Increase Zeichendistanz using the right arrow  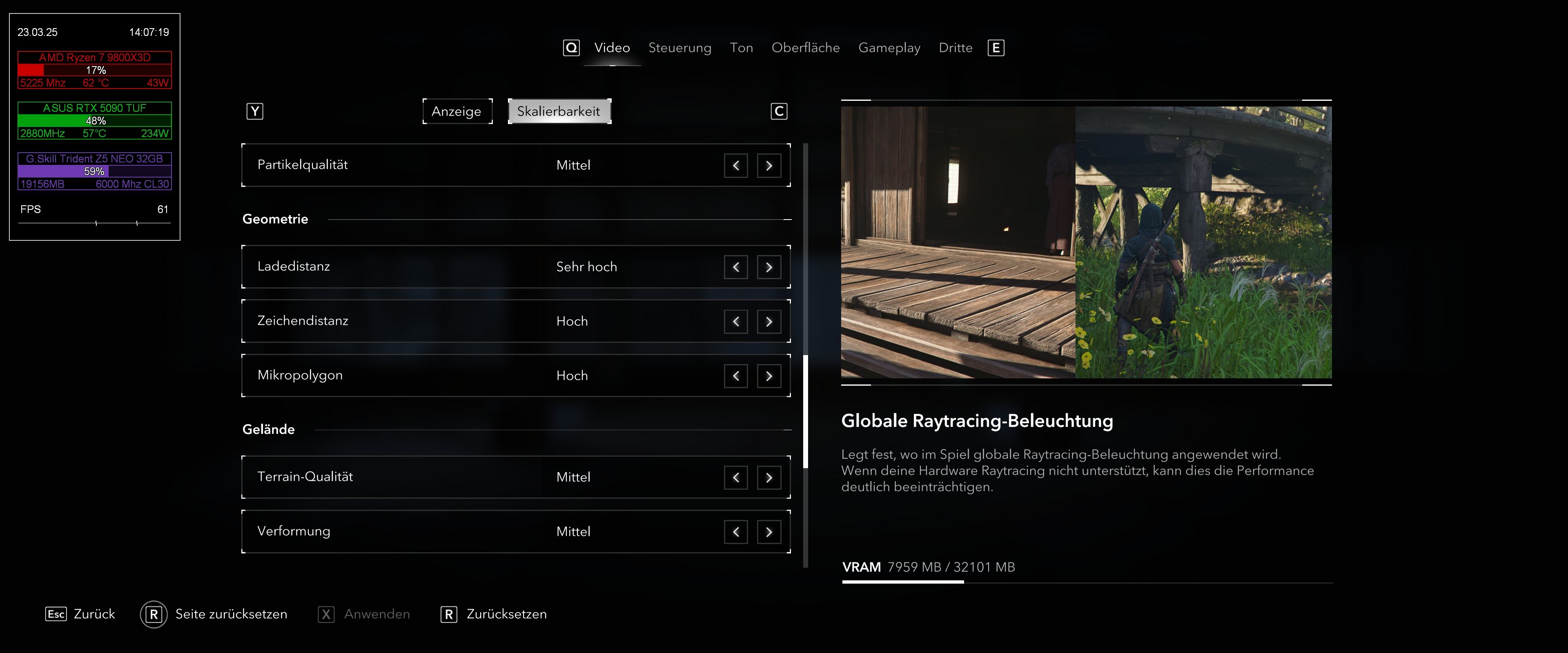[769, 321]
